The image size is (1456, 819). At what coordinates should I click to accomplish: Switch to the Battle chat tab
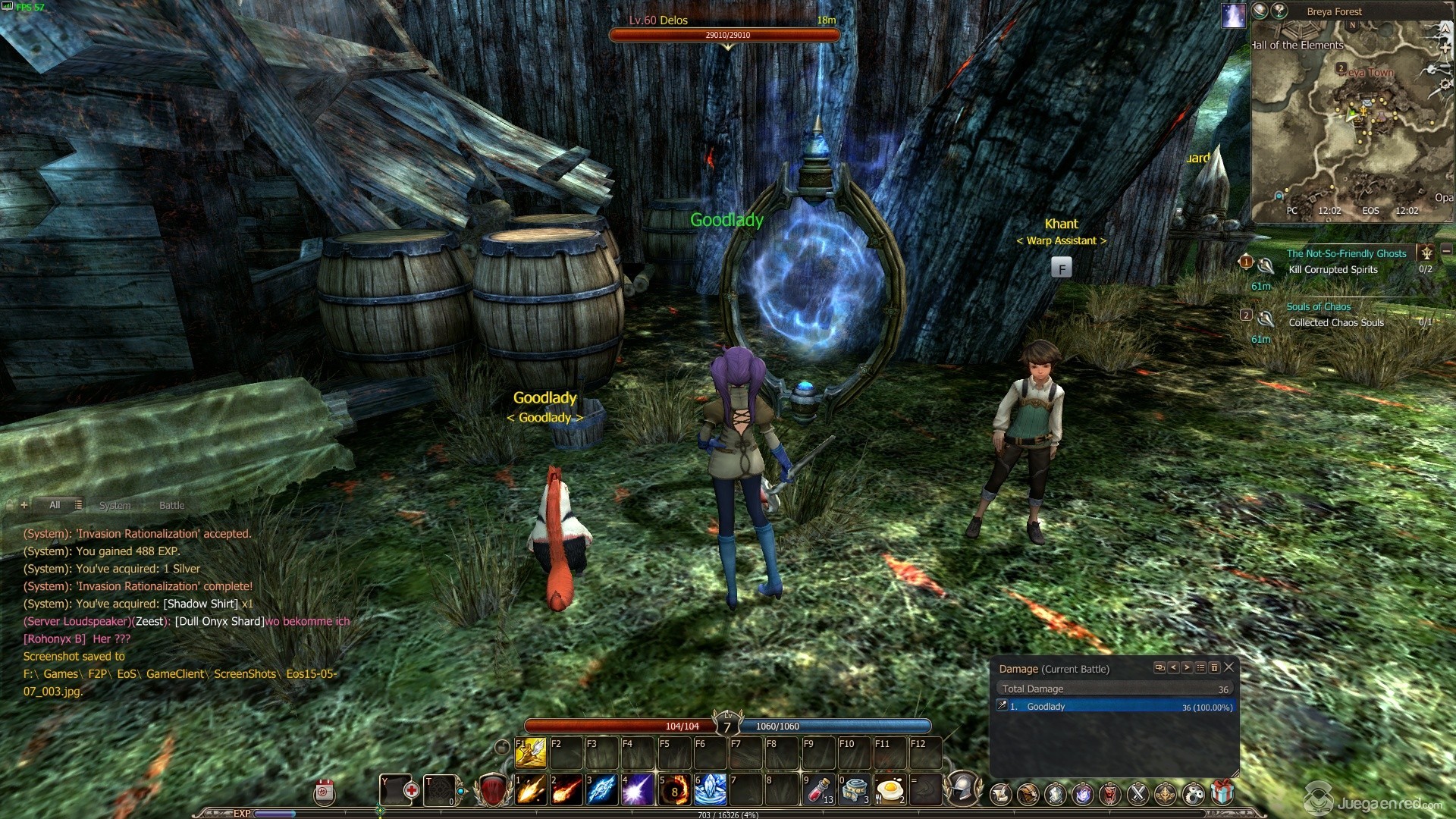pyautogui.click(x=171, y=505)
